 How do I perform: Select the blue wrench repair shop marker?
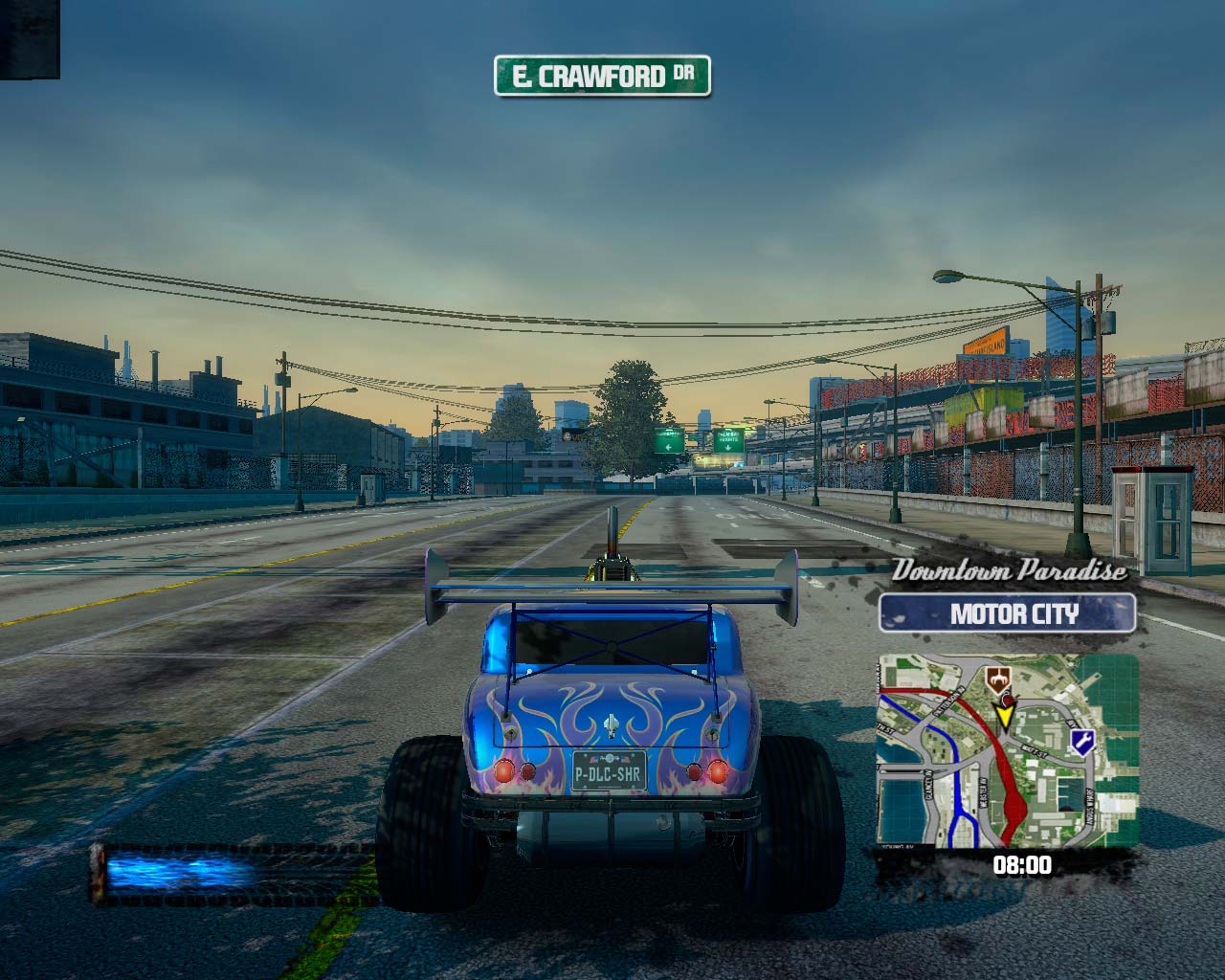1082,741
